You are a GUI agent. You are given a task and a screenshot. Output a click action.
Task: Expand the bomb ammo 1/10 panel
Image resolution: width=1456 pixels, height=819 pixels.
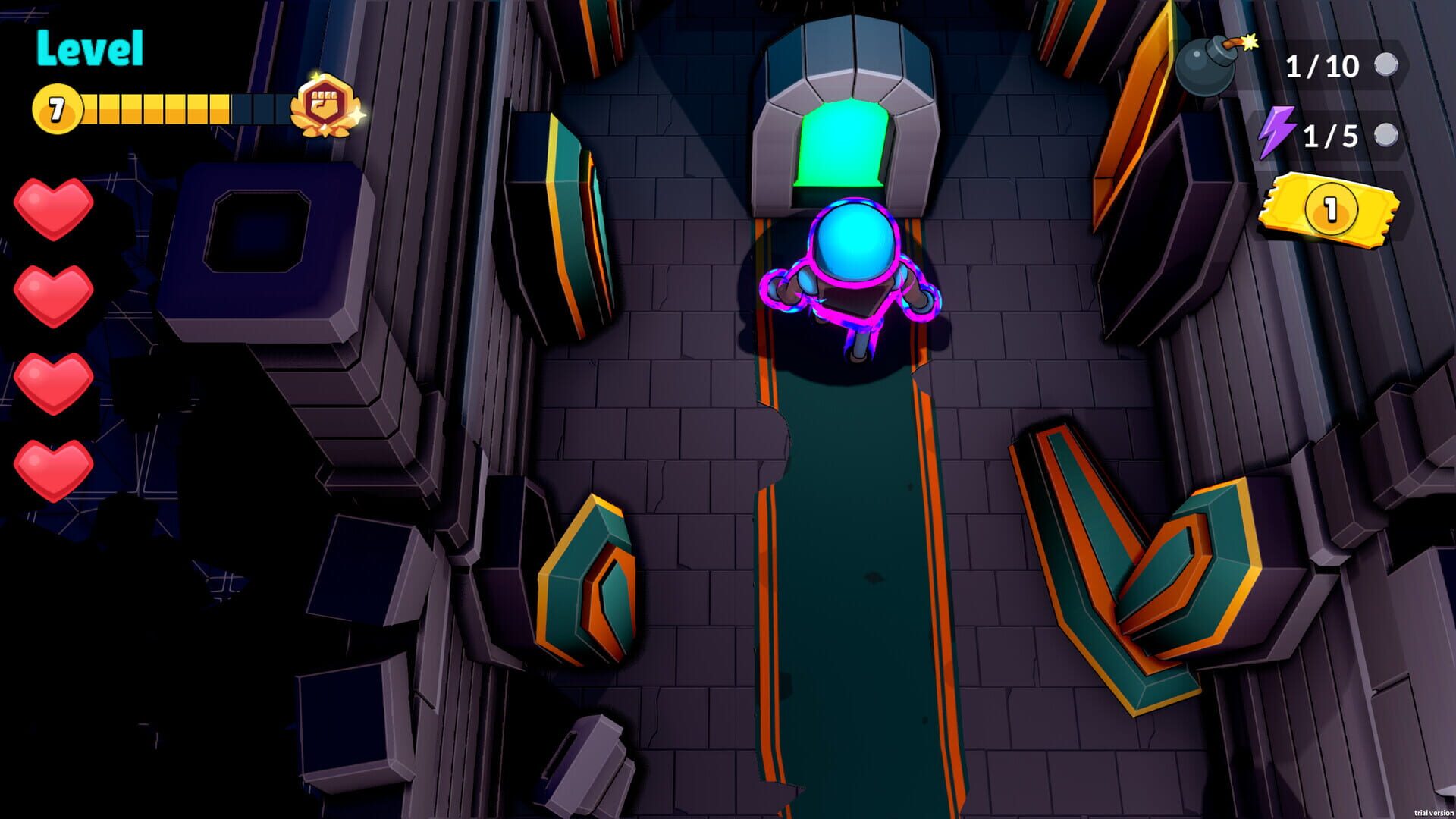(1319, 67)
